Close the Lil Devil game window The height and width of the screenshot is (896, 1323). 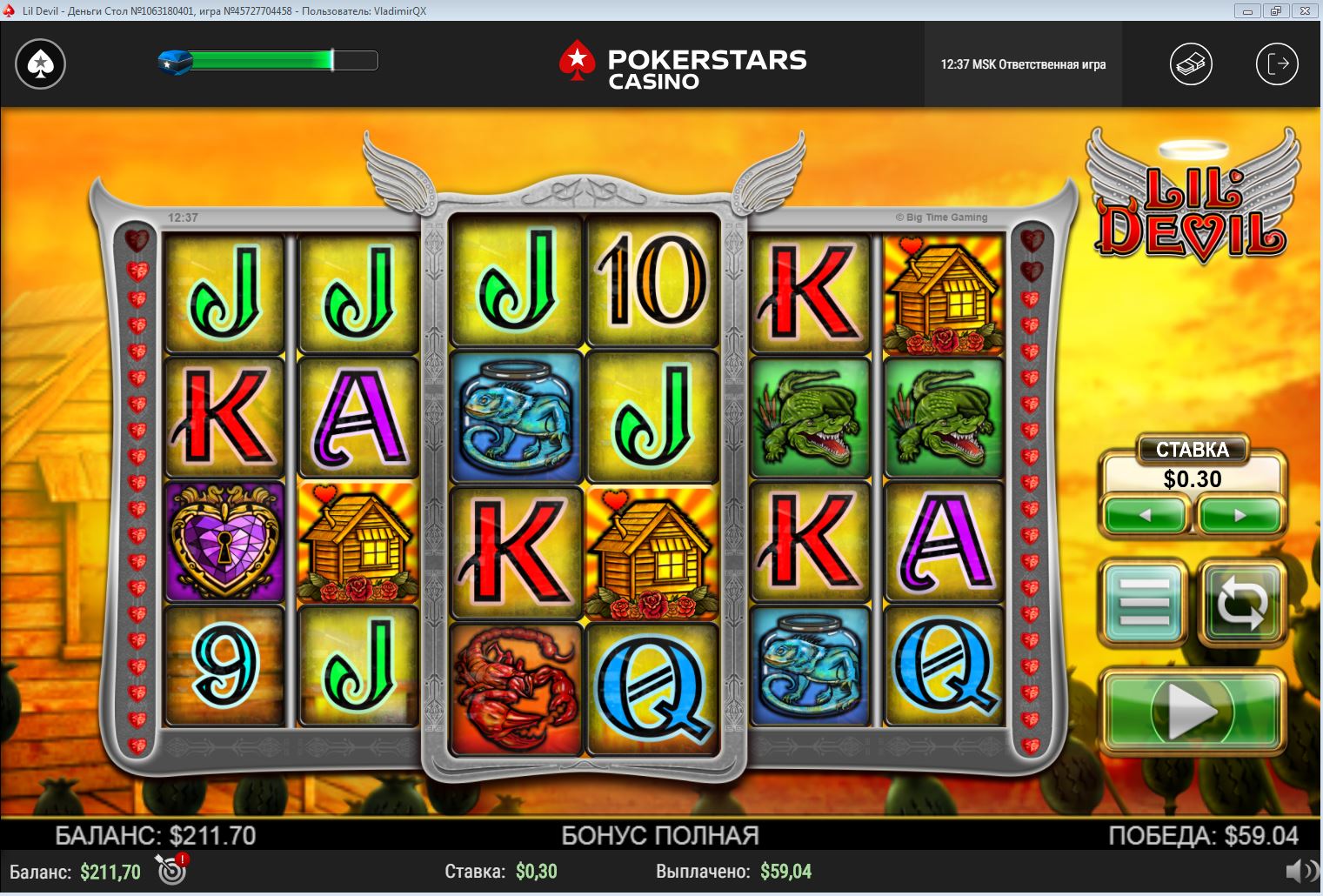1304,10
